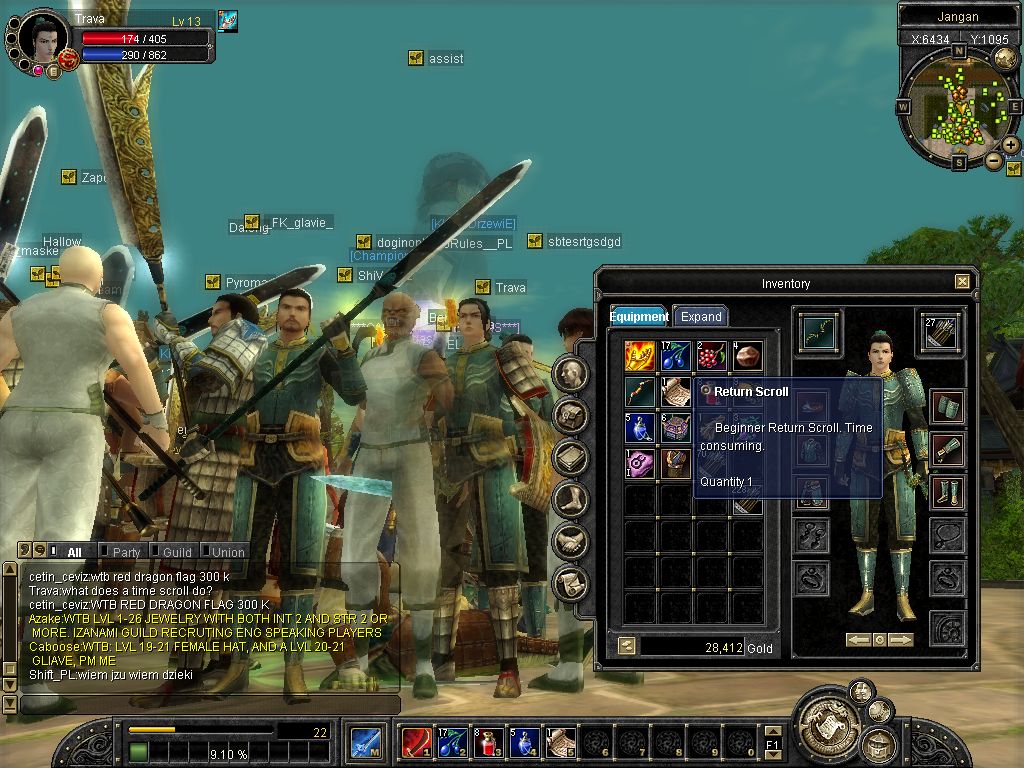Select the Return Scroll in inventory
The width and height of the screenshot is (1024, 768).
(676, 391)
